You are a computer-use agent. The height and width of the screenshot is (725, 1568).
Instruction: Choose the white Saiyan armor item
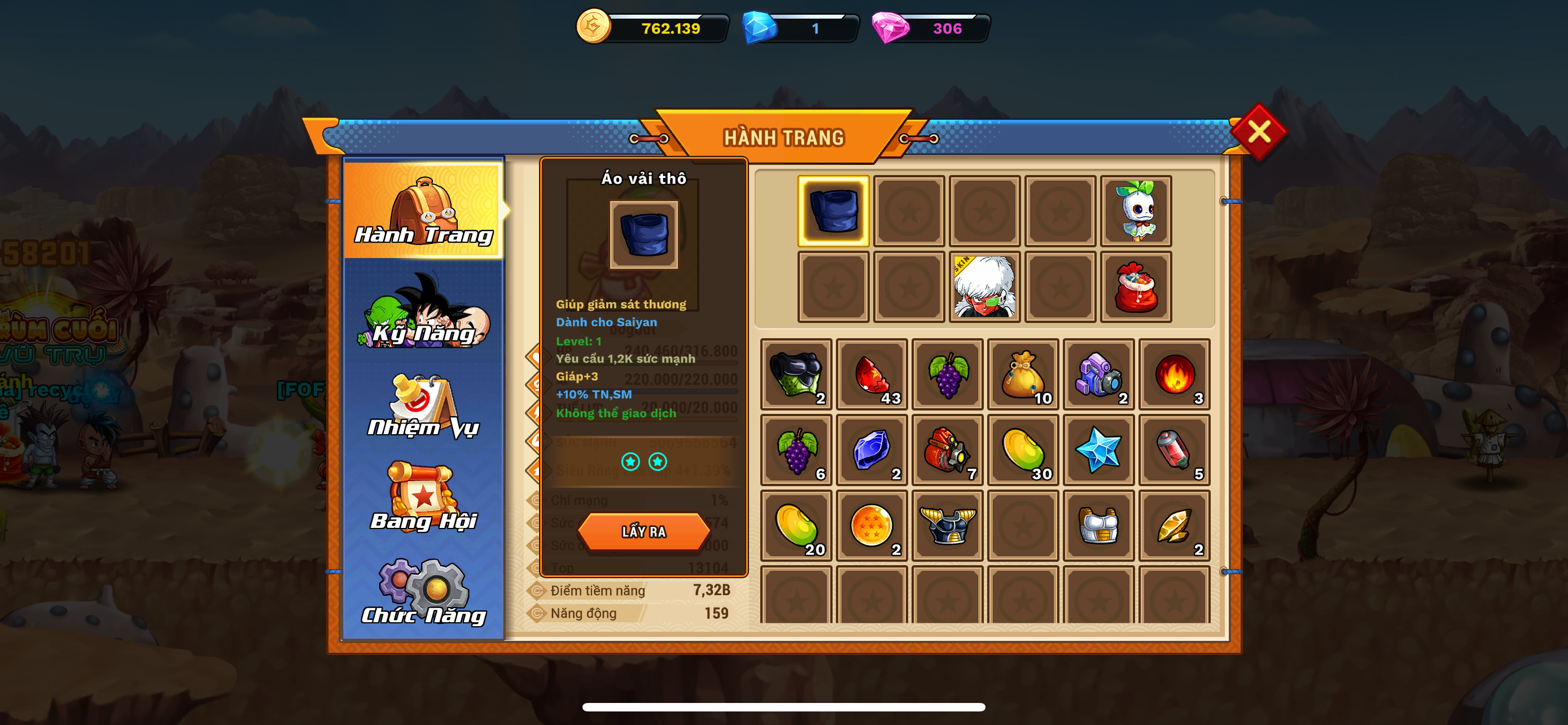point(1099,525)
